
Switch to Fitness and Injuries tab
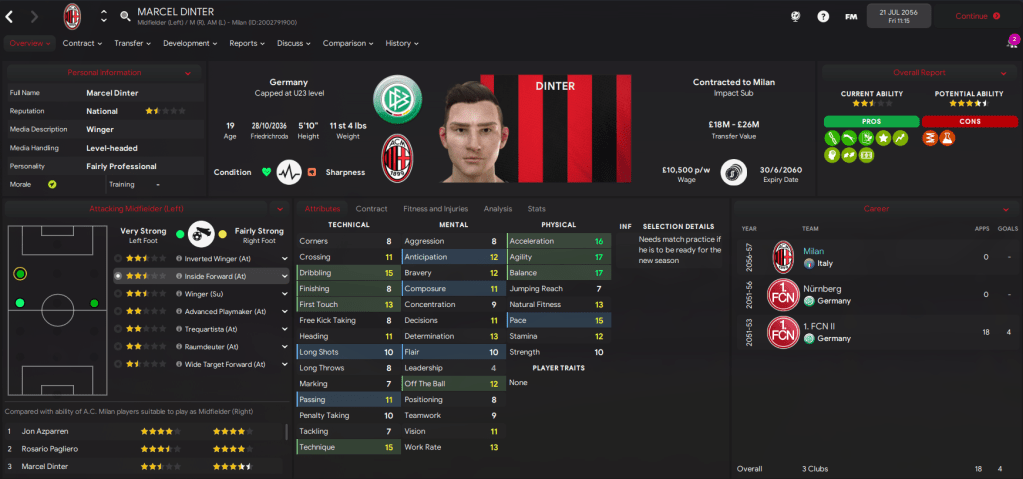coord(435,209)
